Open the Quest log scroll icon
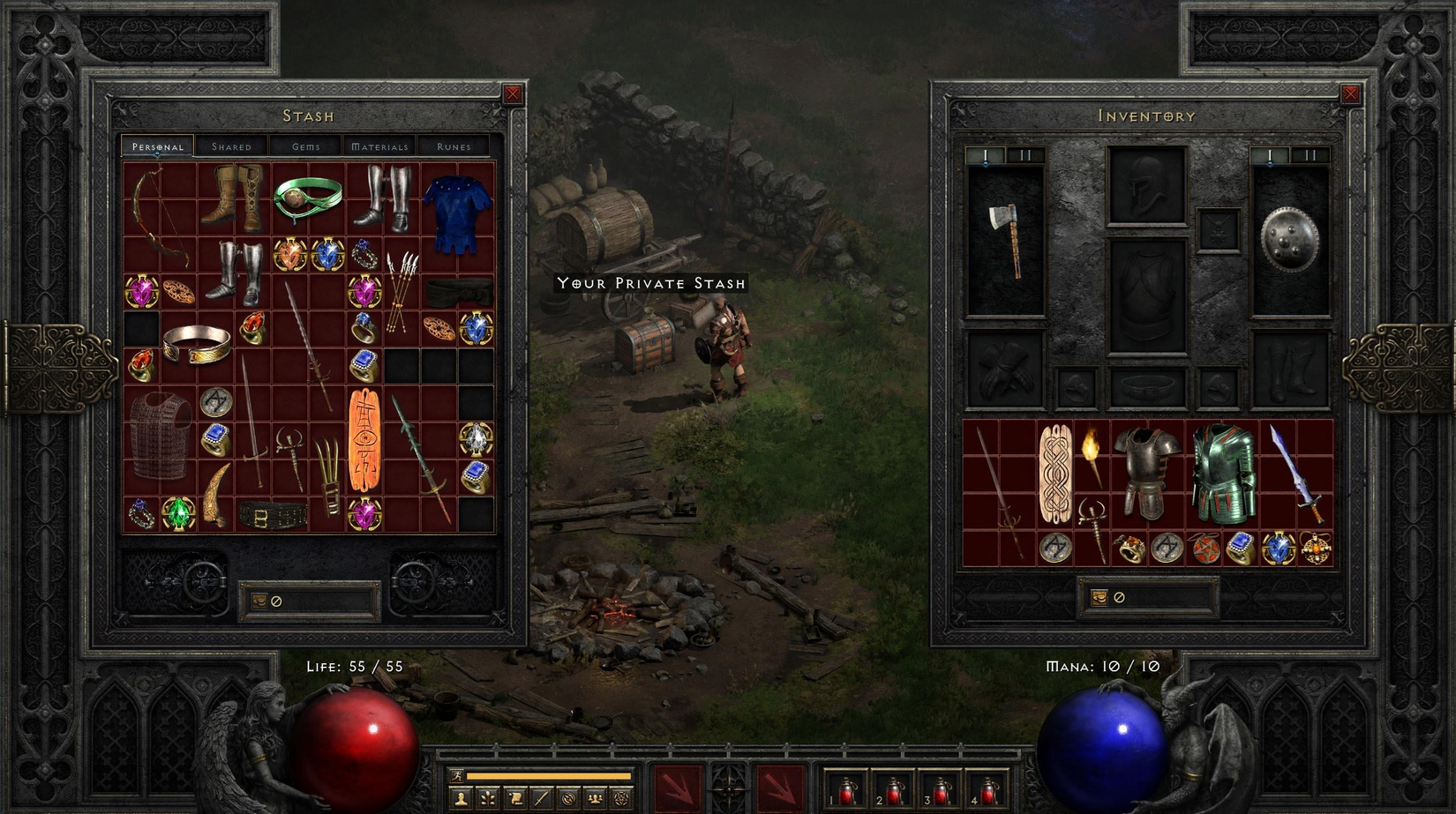This screenshot has height=814, width=1456. 517,799
